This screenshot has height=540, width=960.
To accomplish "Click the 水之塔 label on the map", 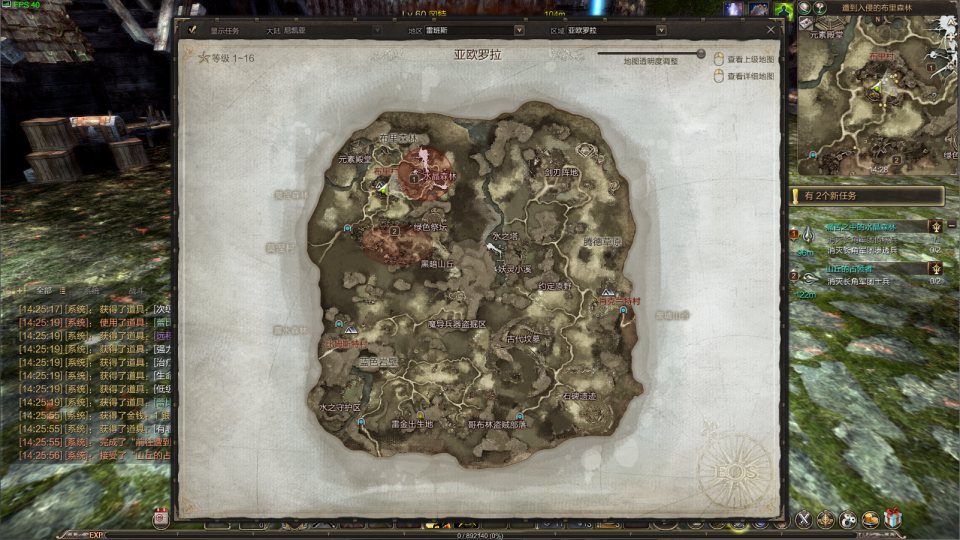I will tap(503, 237).
